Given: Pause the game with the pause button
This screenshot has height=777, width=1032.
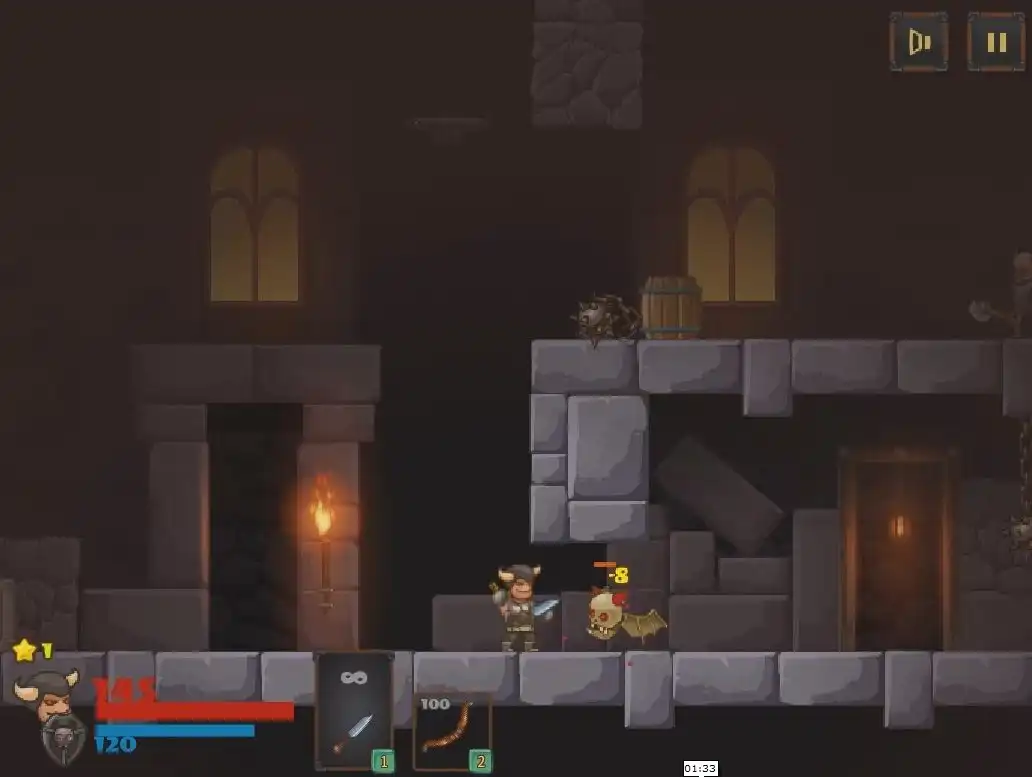Looking at the screenshot, I should point(996,42).
